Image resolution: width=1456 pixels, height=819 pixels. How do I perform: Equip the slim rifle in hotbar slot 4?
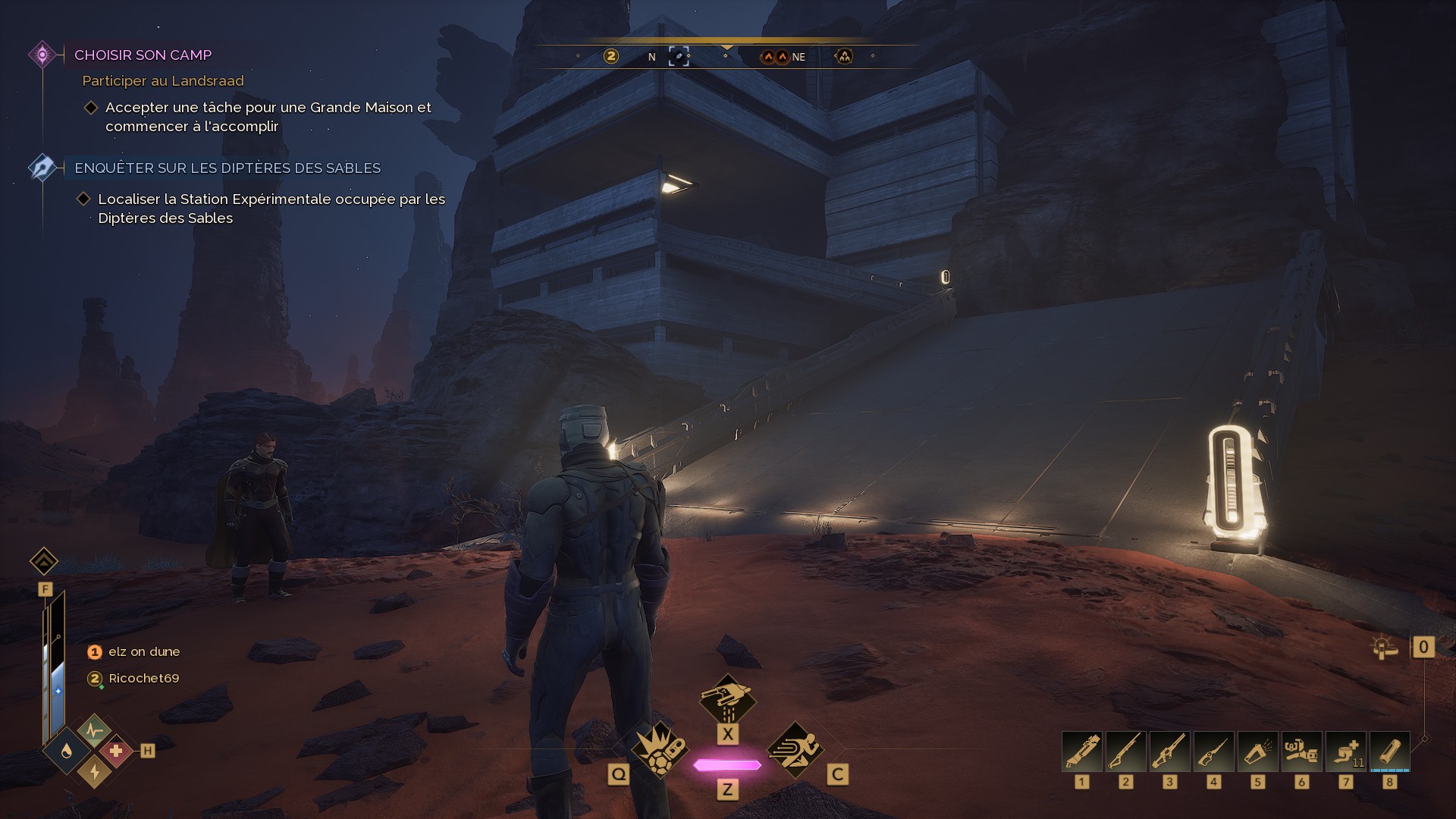pyautogui.click(x=1214, y=751)
